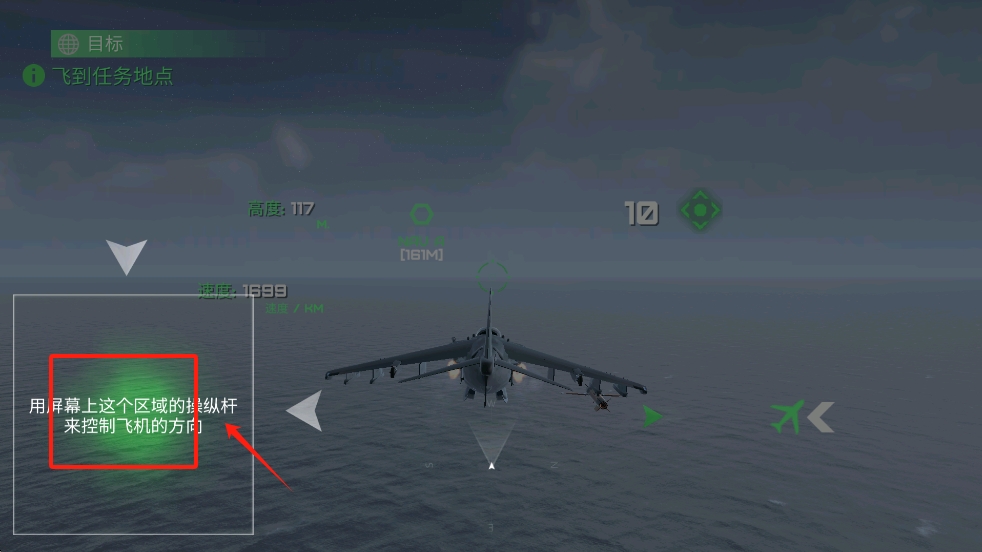Tap the green joystick control area
This screenshot has width=982, height=552.
coord(124,410)
